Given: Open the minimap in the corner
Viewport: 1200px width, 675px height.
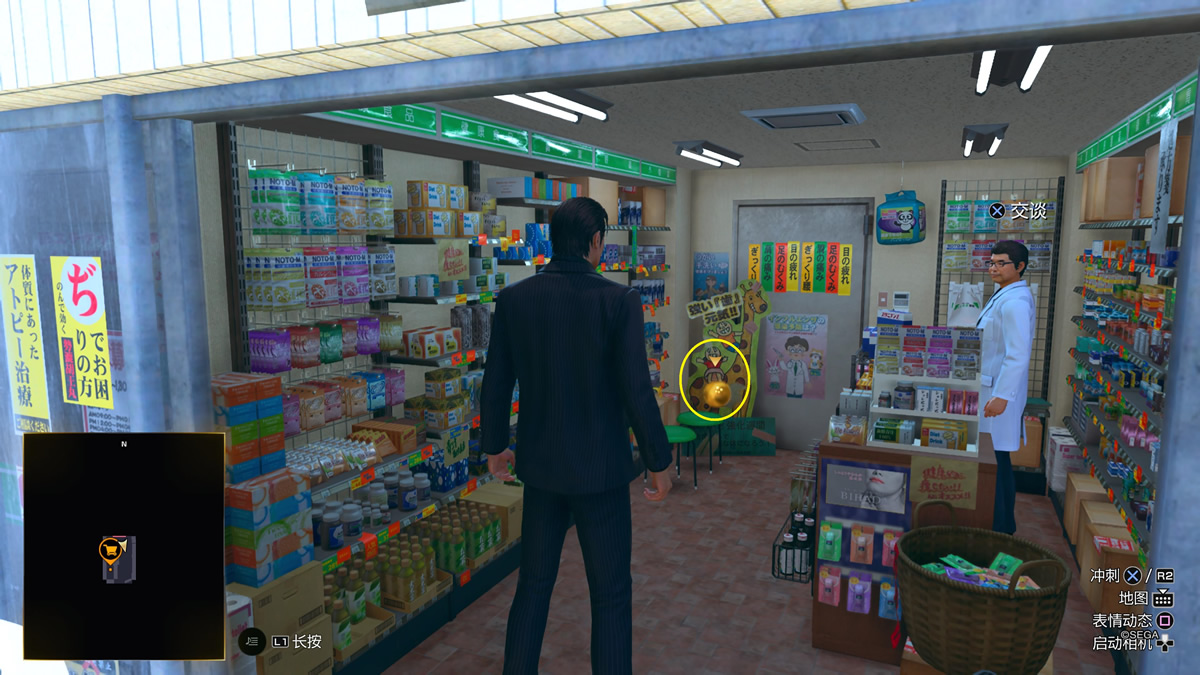Looking at the screenshot, I should [124, 546].
